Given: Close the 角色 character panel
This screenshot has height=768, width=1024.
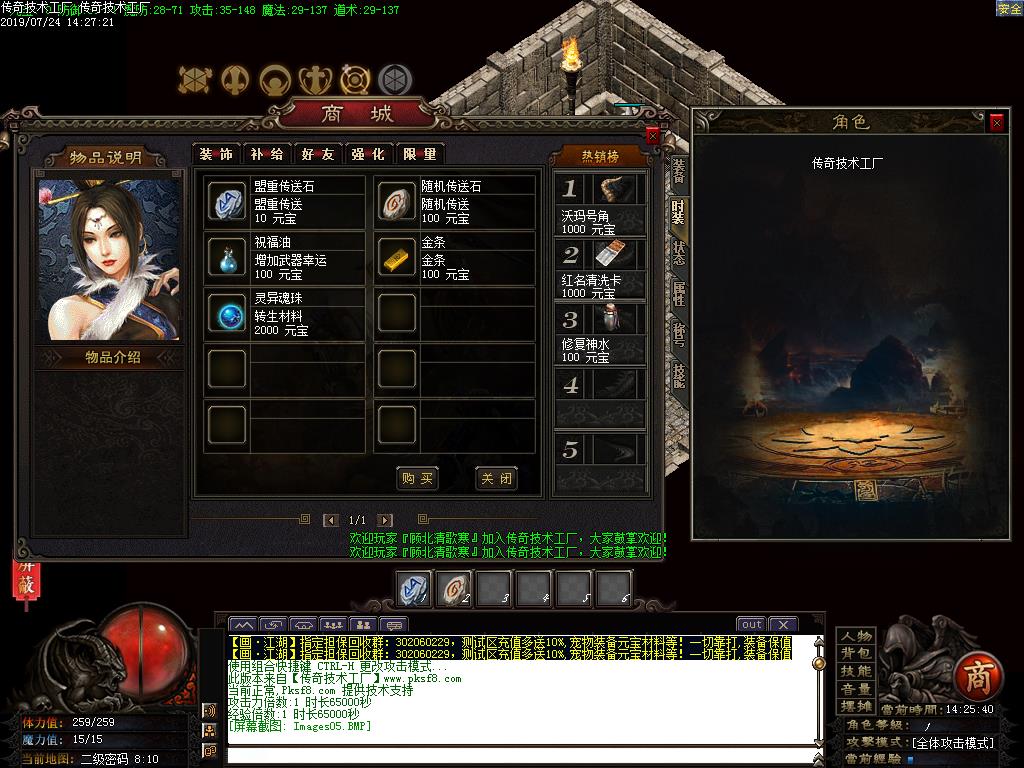Looking at the screenshot, I should pos(997,122).
